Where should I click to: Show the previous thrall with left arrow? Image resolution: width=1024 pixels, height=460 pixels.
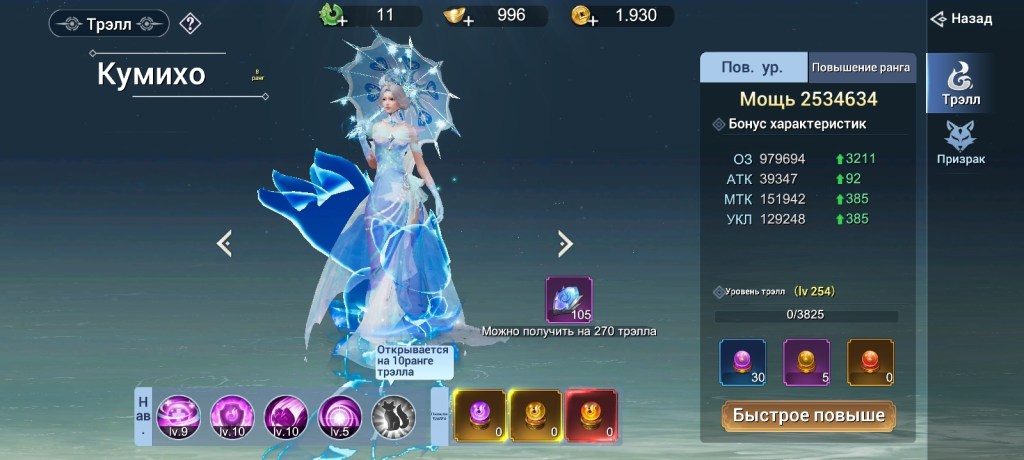[x=224, y=243]
